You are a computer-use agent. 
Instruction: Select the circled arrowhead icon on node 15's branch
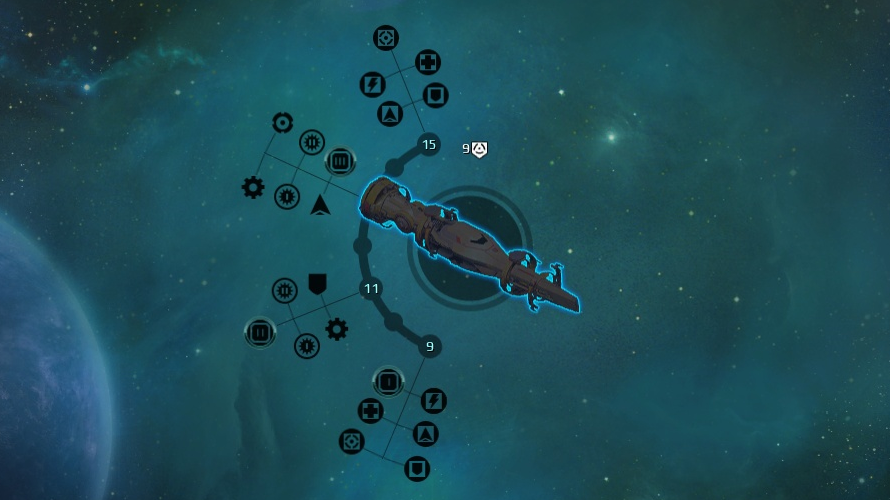point(390,114)
